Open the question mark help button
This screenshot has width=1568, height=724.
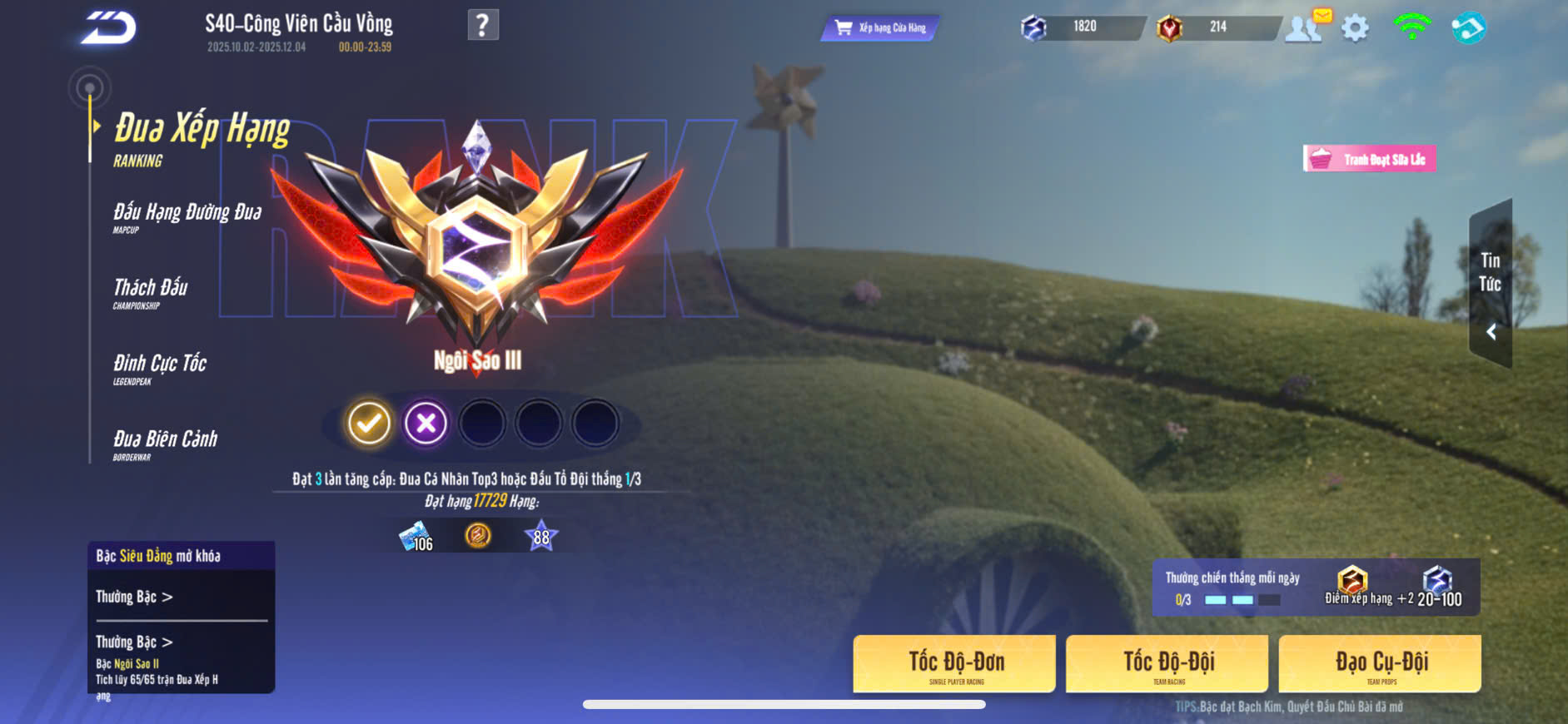(x=483, y=25)
